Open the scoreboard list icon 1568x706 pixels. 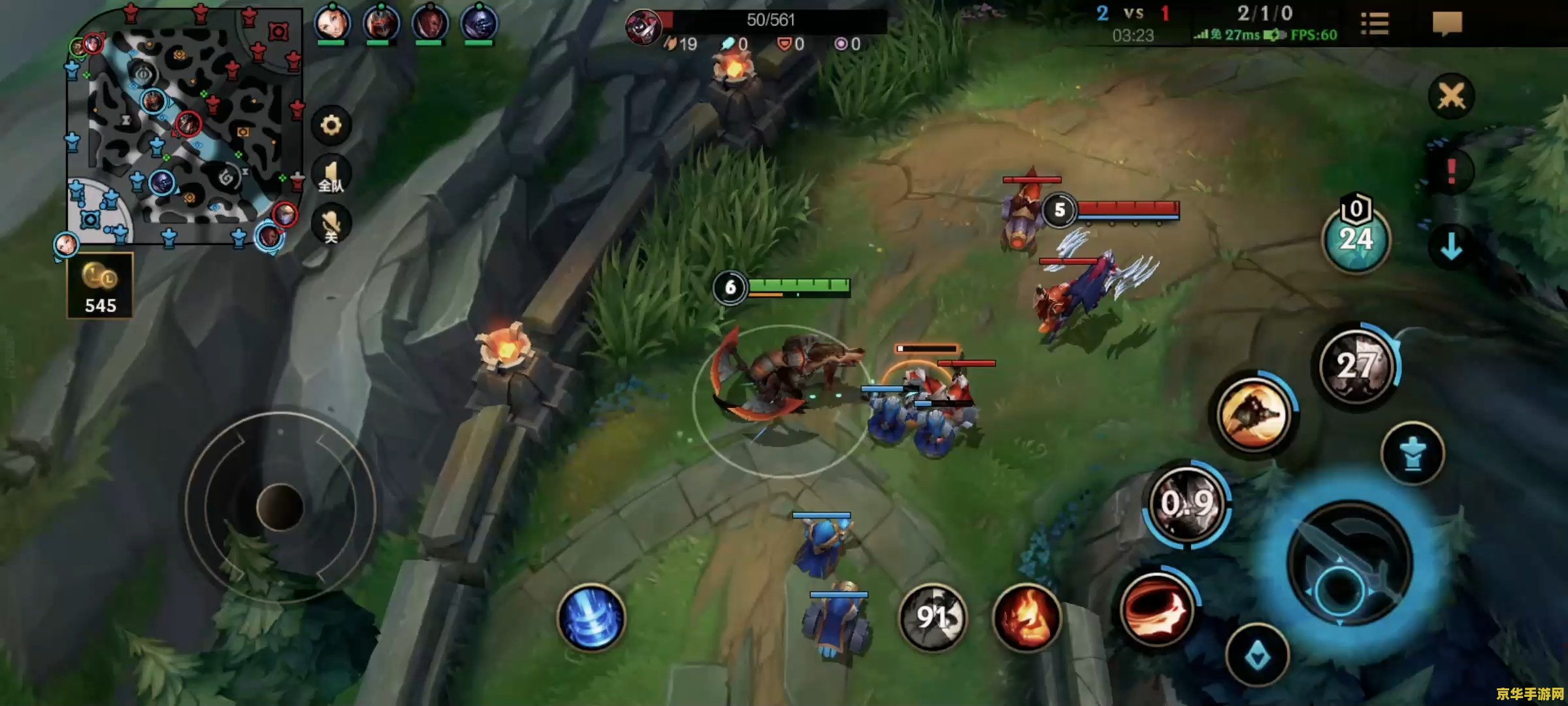tap(1375, 24)
